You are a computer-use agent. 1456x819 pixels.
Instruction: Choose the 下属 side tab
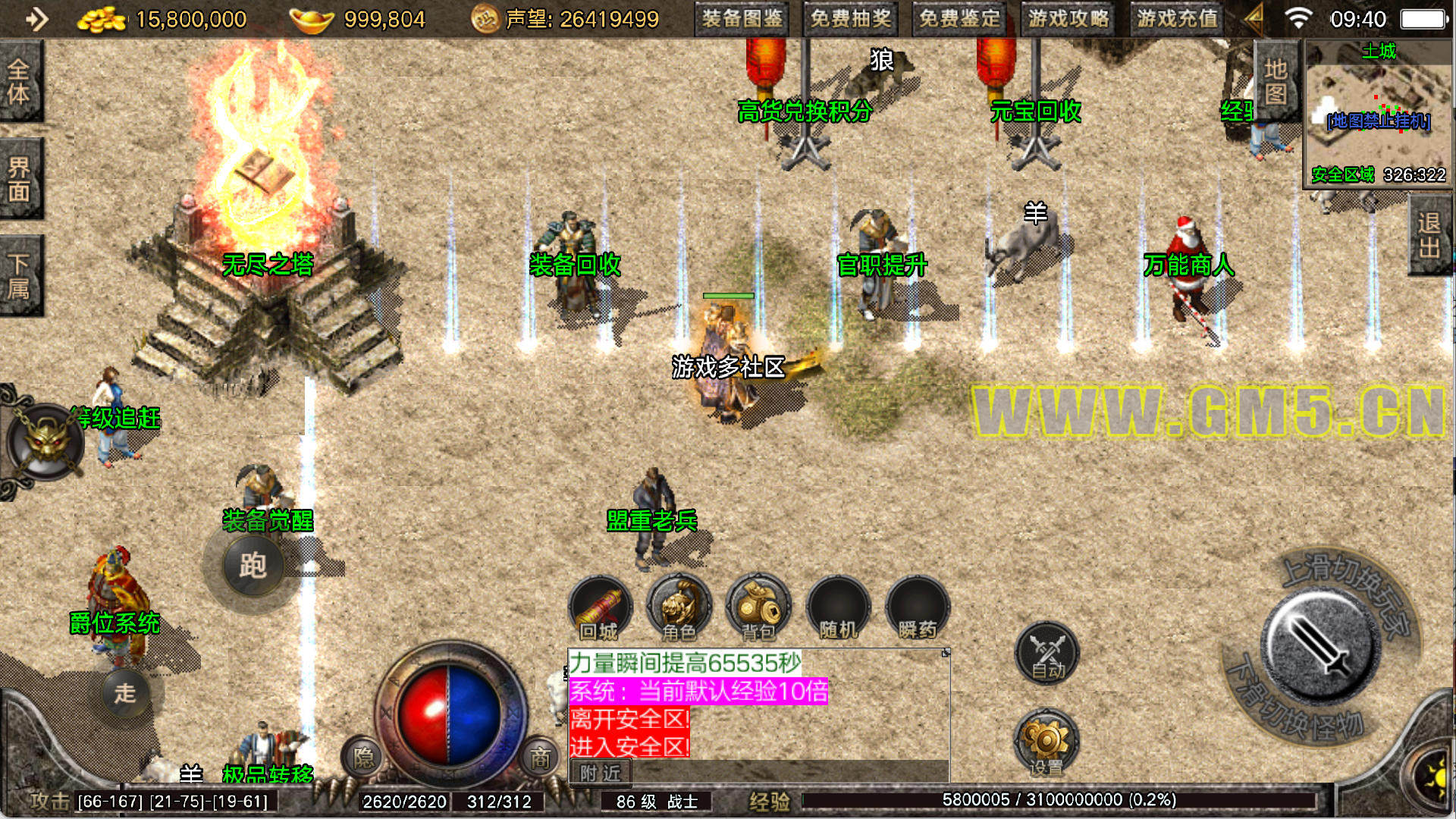(x=20, y=276)
